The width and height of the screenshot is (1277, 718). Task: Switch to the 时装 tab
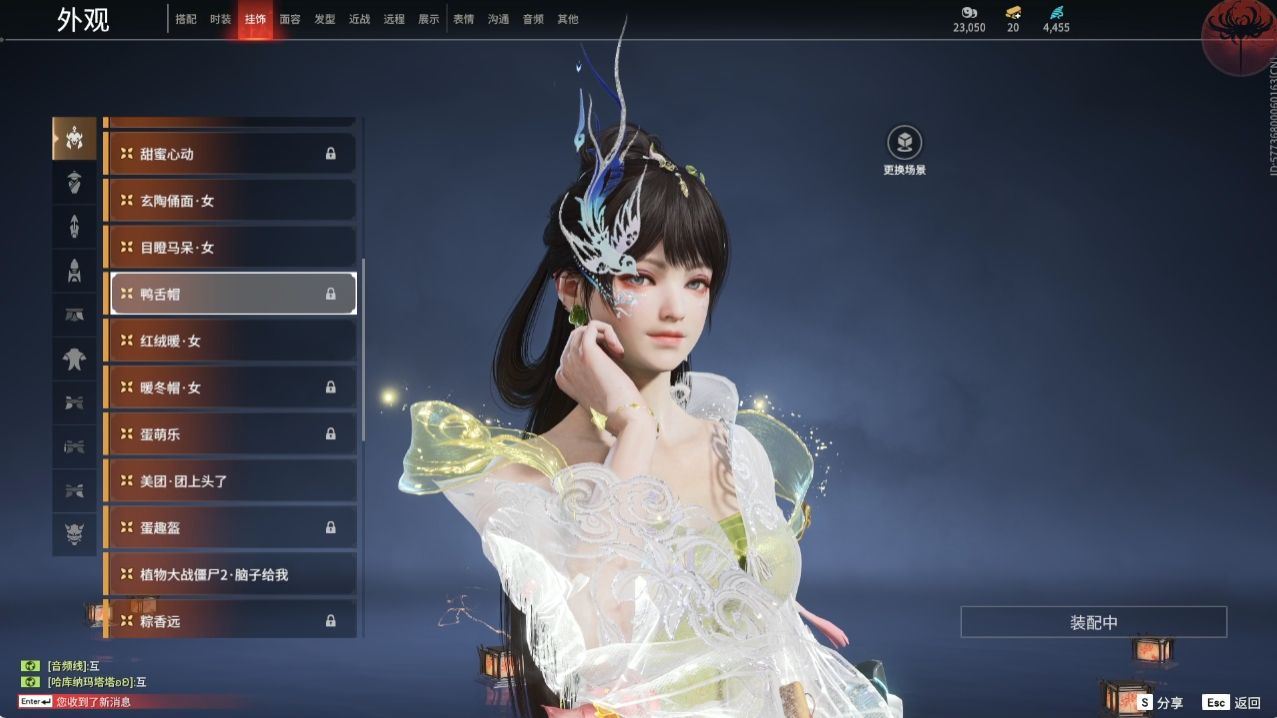point(220,19)
